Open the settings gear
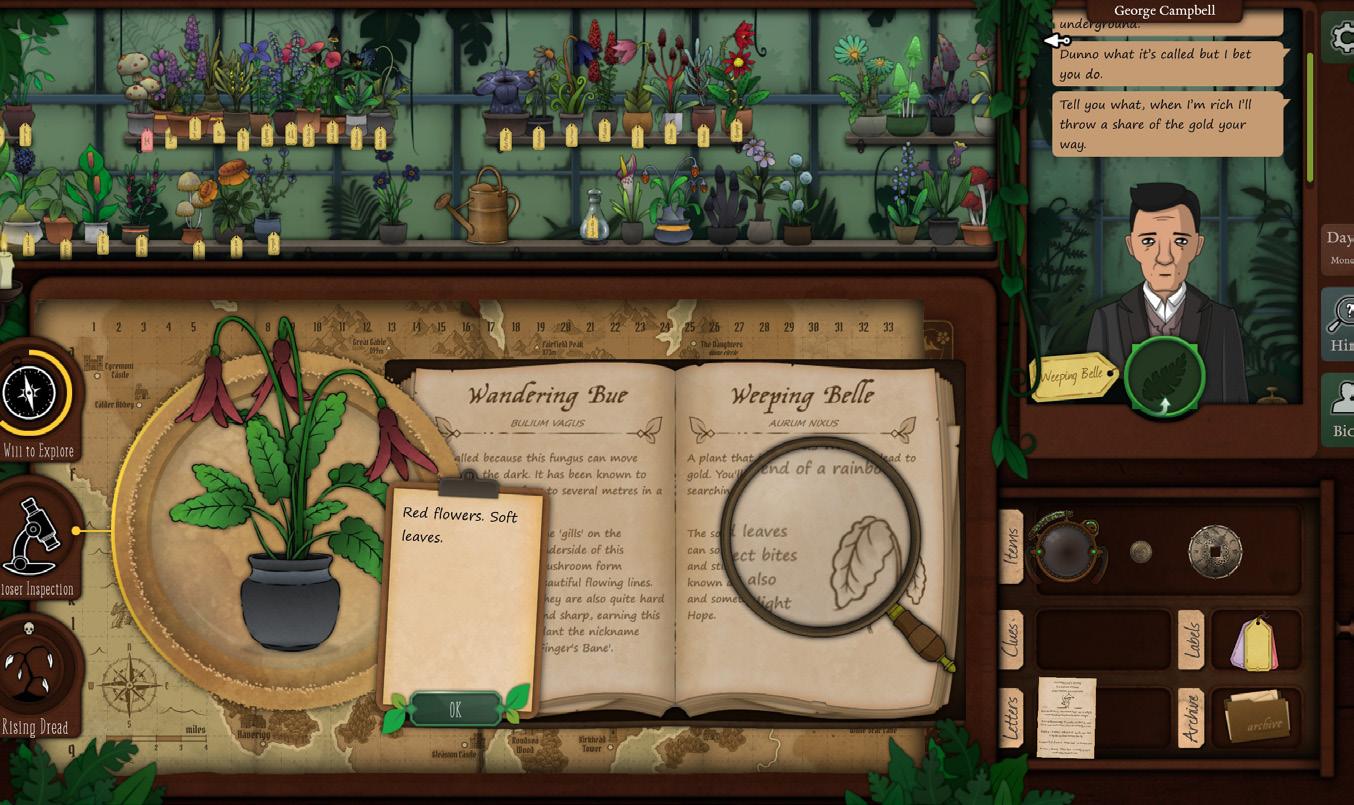Image resolution: width=1354 pixels, height=805 pixels. click(1340, 37)
